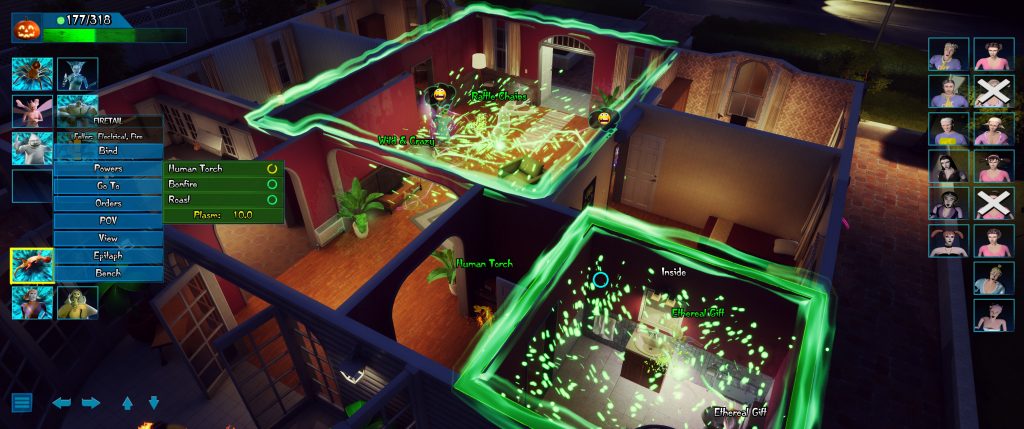
Task: Choose View in the ghost menu
Action: pos(108,238)
